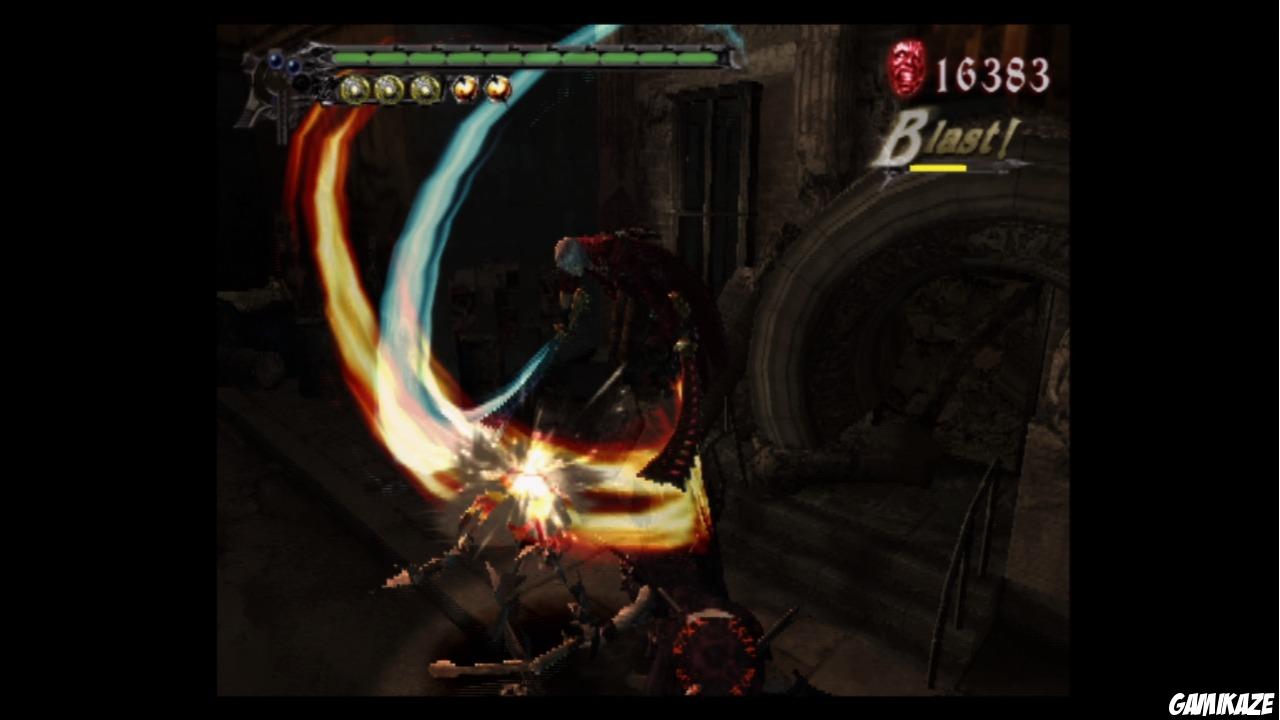This screenshot has width=1280, height=720.
Task: Click the first flaming orb icon
Action: [465, 88]
